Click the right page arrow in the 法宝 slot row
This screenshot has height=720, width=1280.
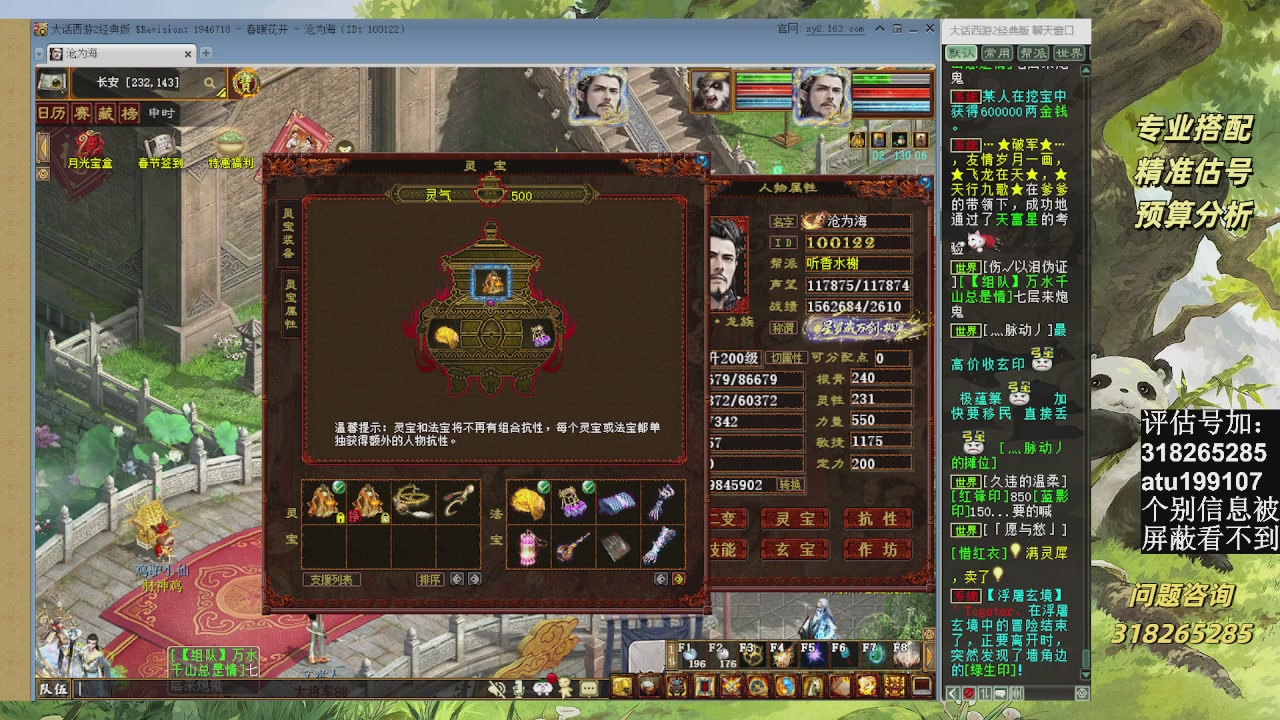pos(679,578)
